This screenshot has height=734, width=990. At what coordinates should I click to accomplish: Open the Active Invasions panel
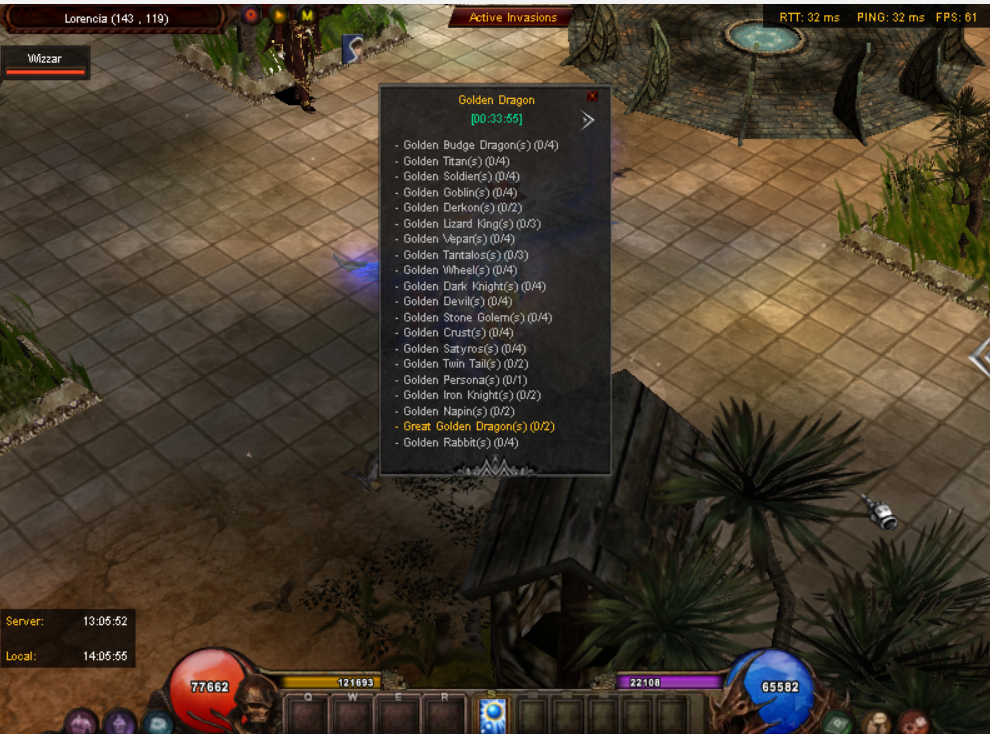tap(513, 17)
